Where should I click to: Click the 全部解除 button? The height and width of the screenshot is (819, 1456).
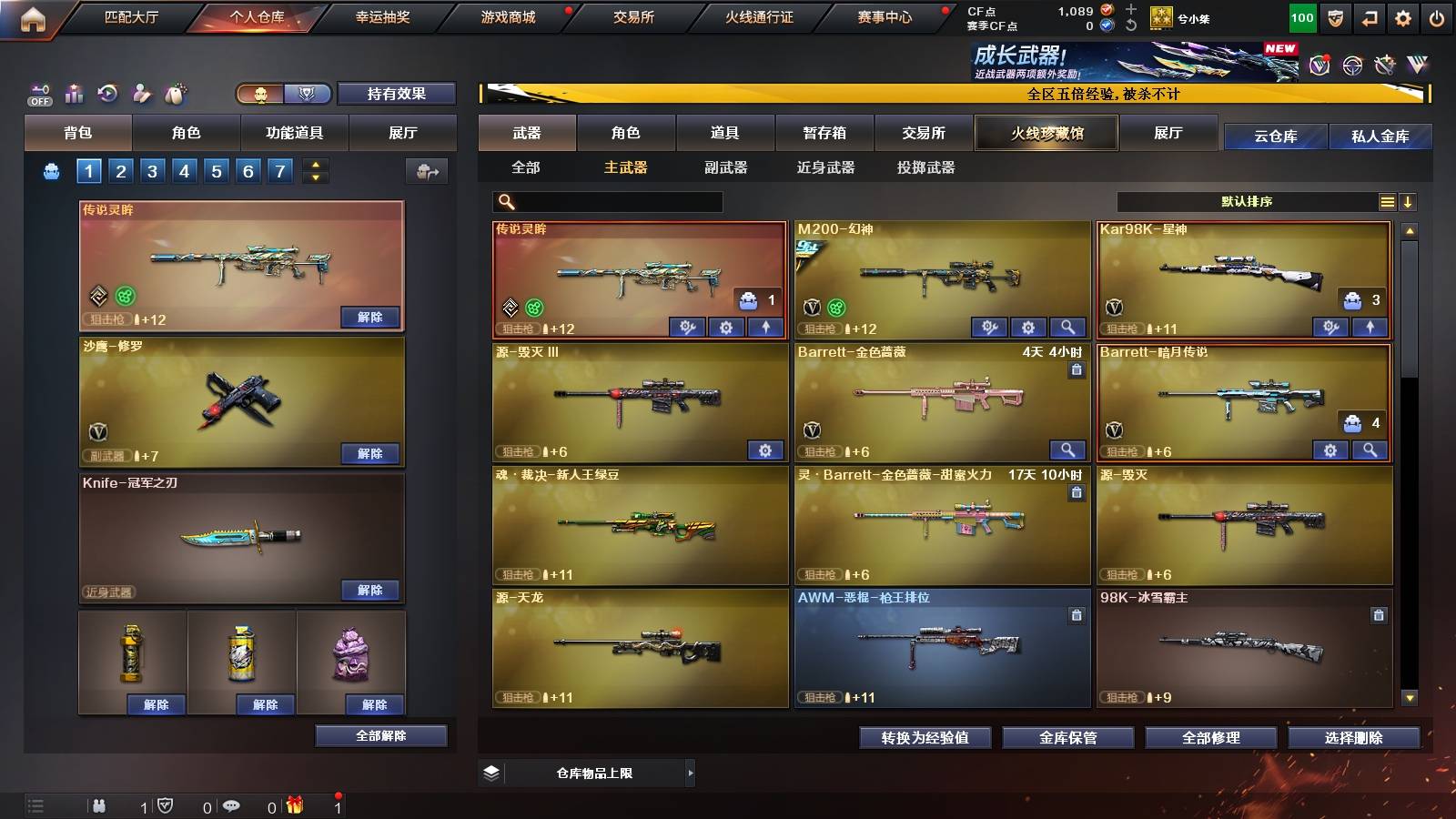pyautogui.click(x=381, y=736)
